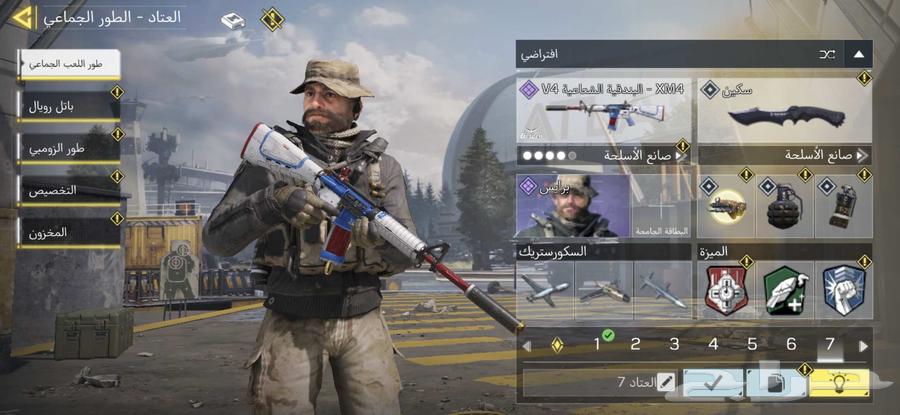
Task: Open Gunsmith under the XM4 rifle
Action: pyautogui.click(x=605, y=156)
